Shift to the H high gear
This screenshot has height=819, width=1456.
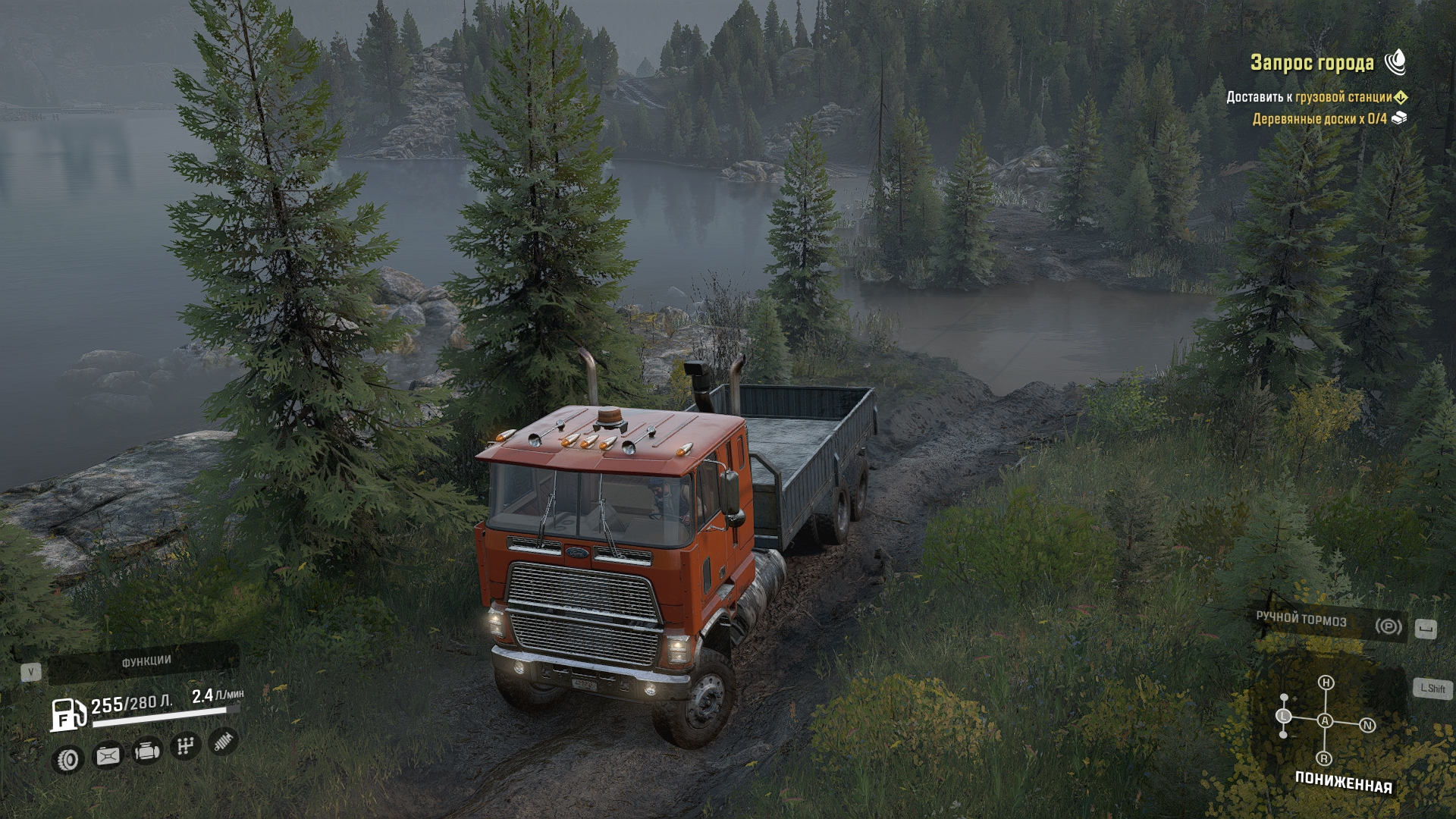pos(1326,682)
